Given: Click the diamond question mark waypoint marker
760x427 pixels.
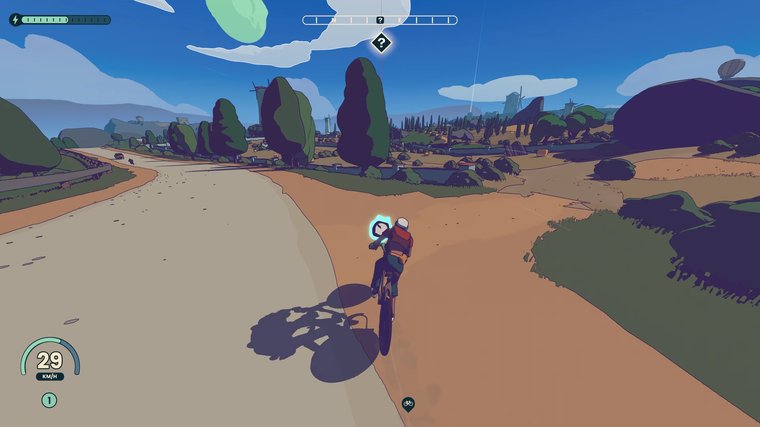Looking at the screenshot, I should tap(381, 42).
